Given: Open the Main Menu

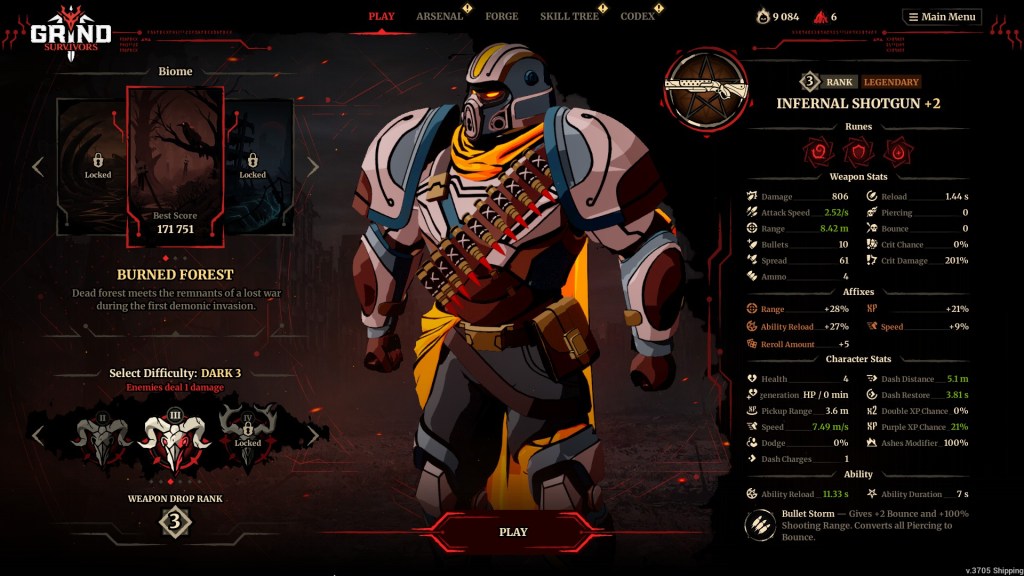Looking at the screenshot, I should point(942,16).
